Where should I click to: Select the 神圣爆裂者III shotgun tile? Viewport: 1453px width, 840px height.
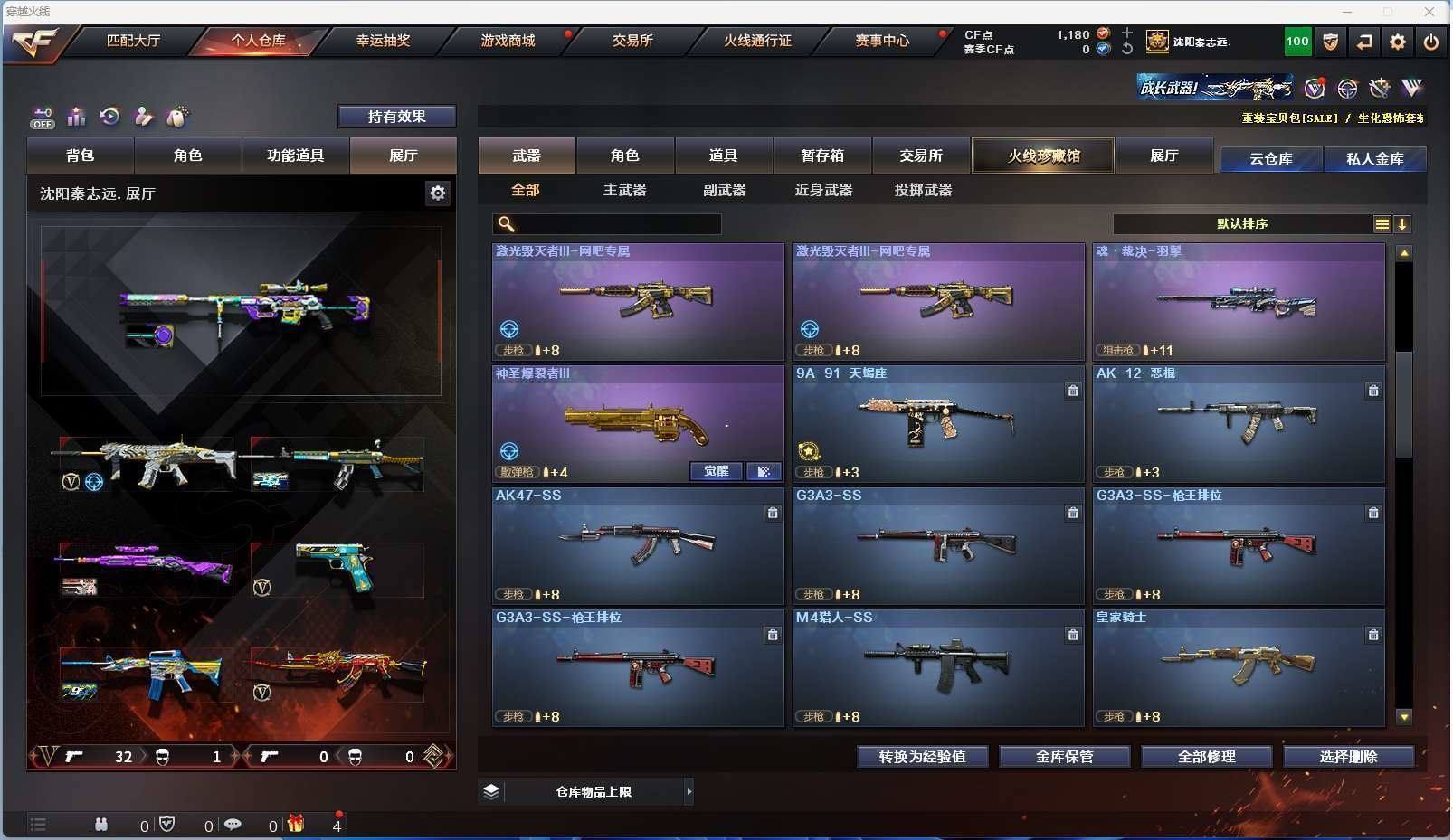pos(638,423)
